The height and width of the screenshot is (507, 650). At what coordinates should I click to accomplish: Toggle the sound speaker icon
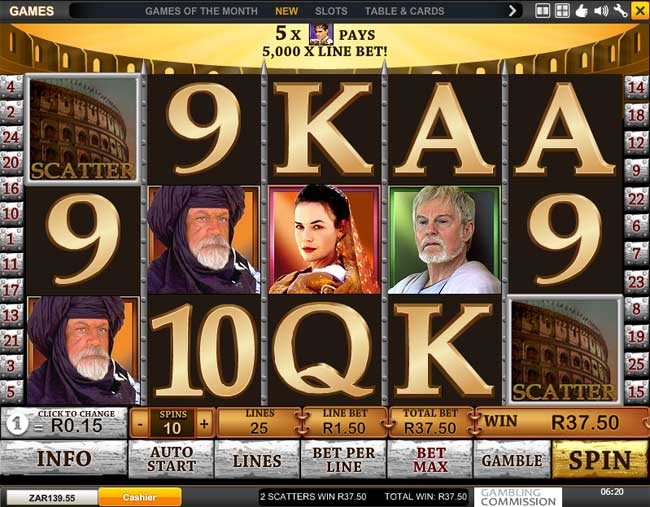pos(601,11)
